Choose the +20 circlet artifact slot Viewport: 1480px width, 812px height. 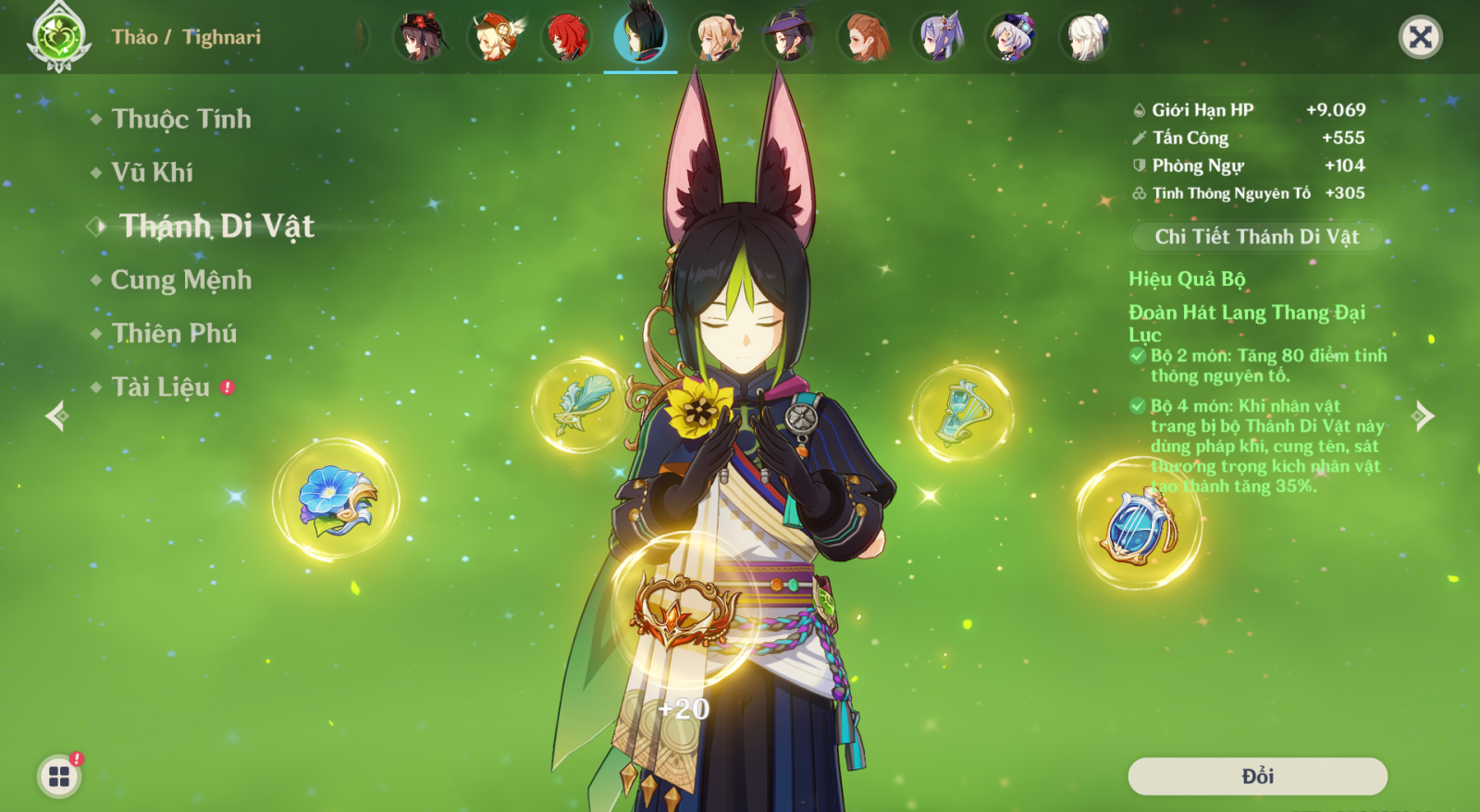[x=684, y=612]
